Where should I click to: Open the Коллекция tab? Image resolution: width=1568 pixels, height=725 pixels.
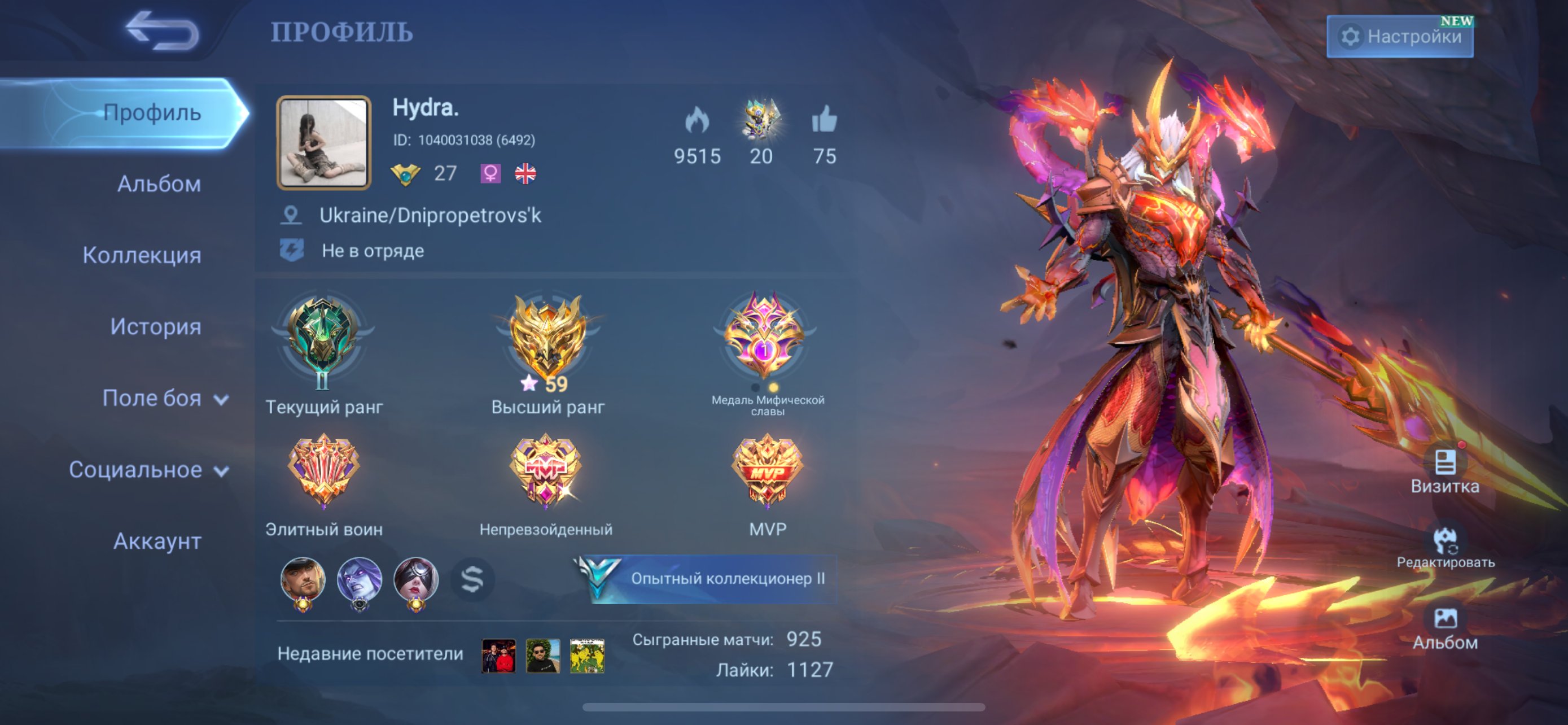point(142,255)
